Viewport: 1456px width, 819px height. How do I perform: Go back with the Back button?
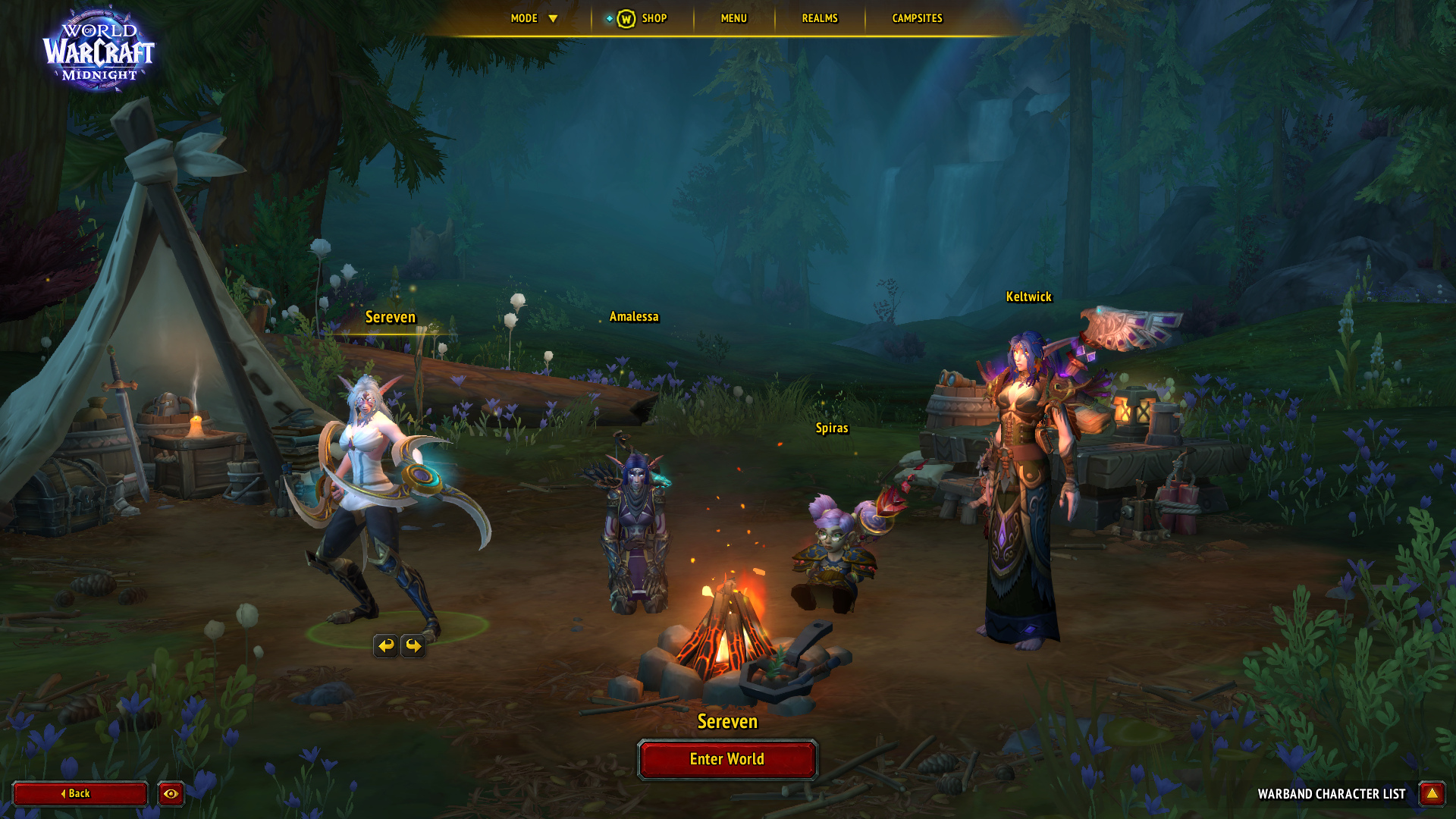coord(80,794)
